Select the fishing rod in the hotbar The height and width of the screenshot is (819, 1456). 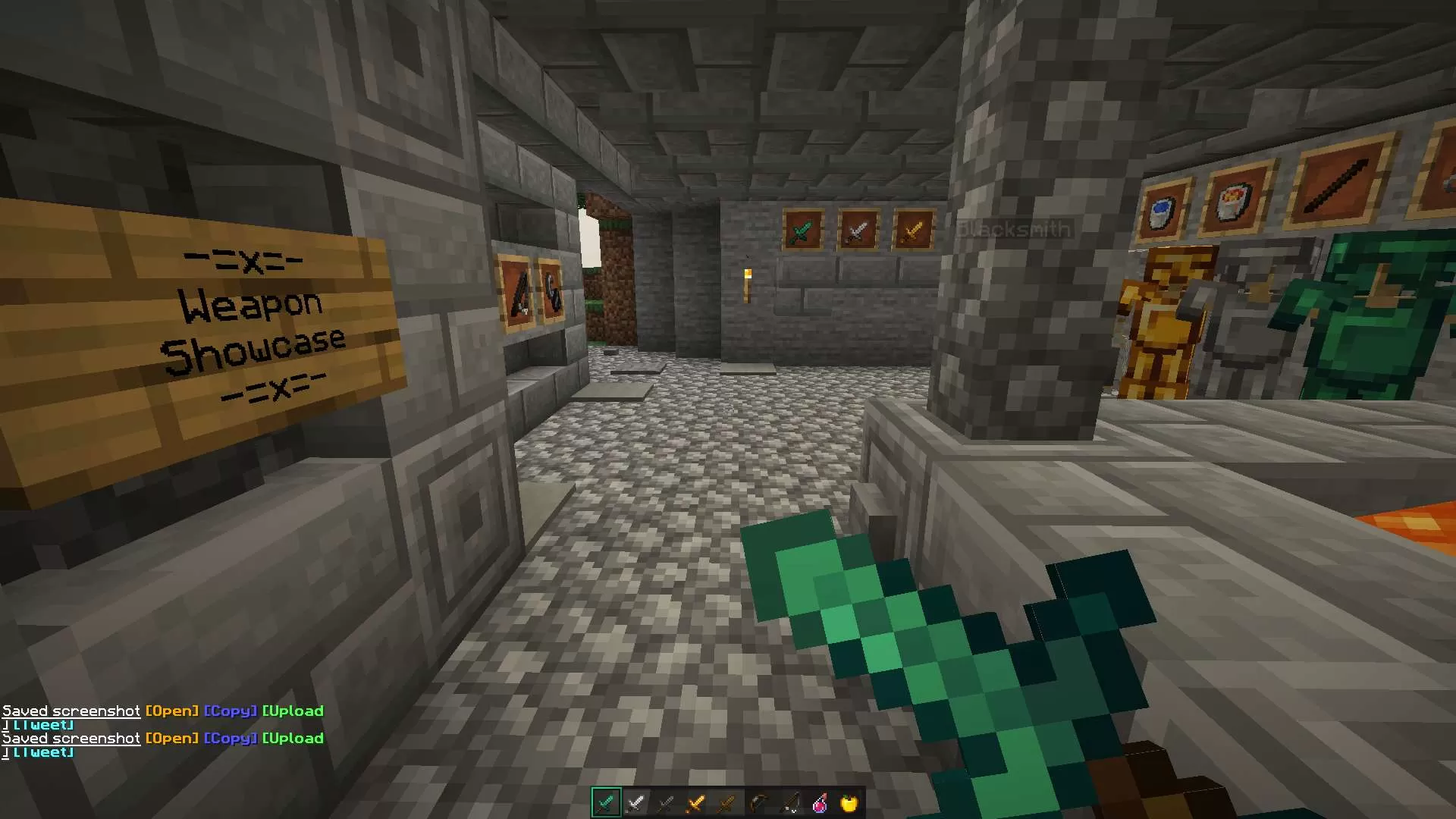point(787,802)
